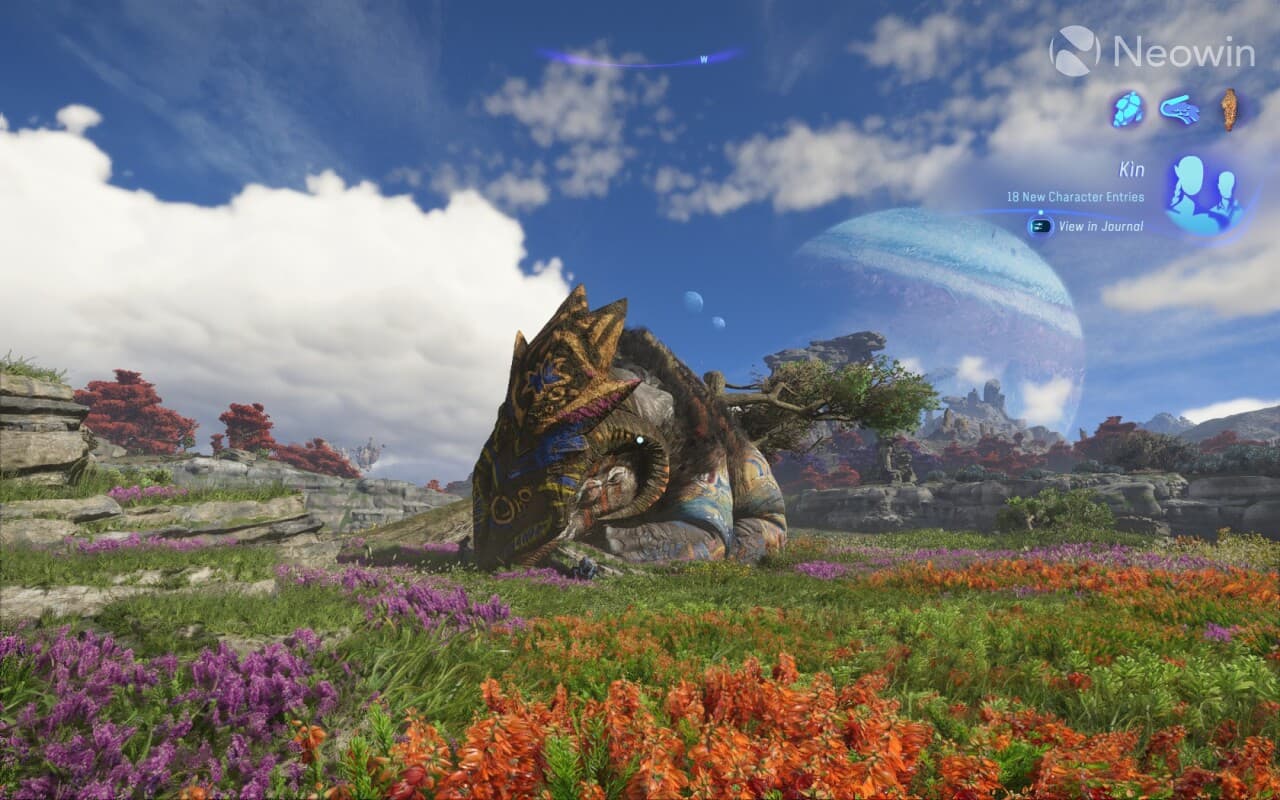Choose the golden bark item icon

click(x=1229, y=109)
